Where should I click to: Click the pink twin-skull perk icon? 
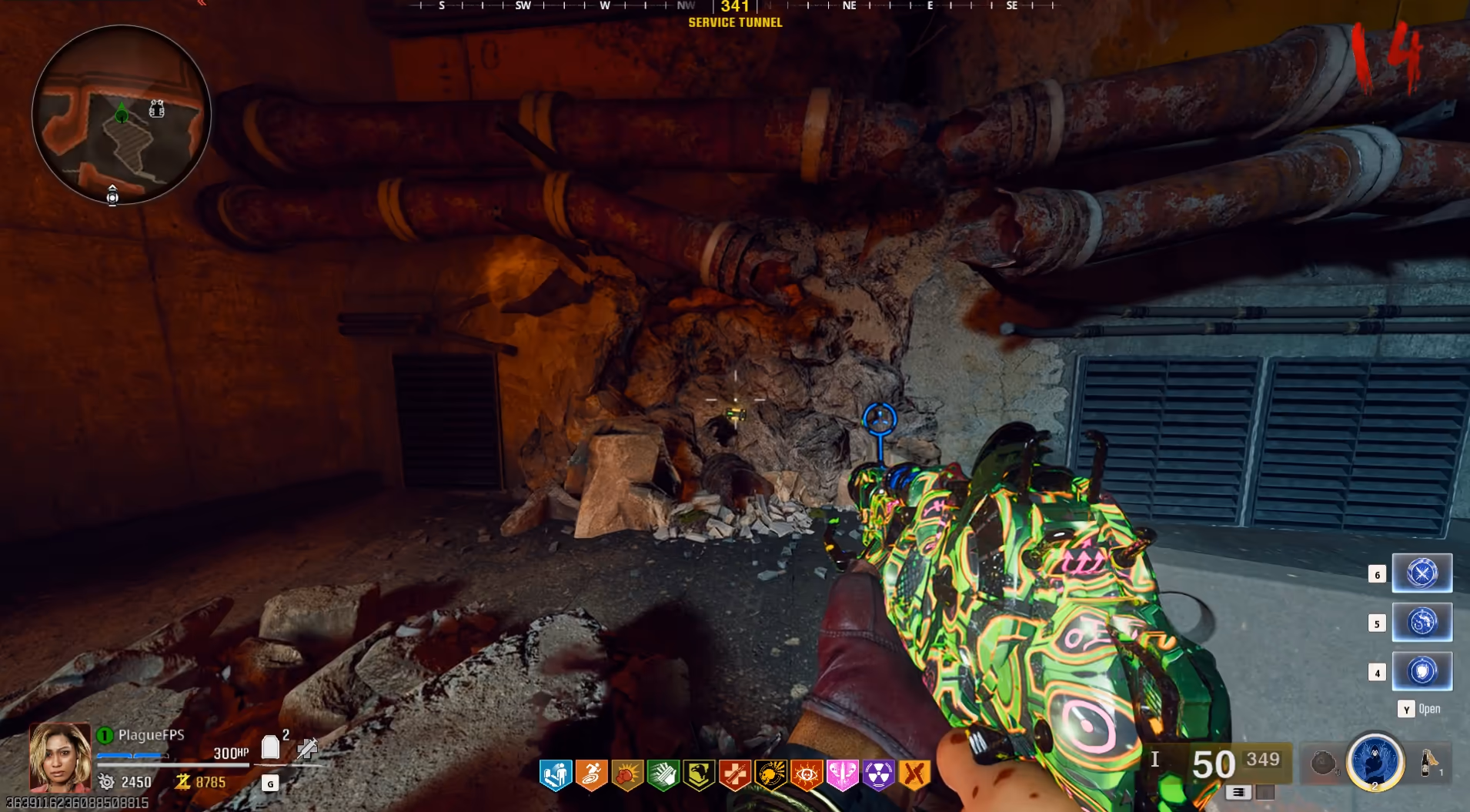[842, 775]
